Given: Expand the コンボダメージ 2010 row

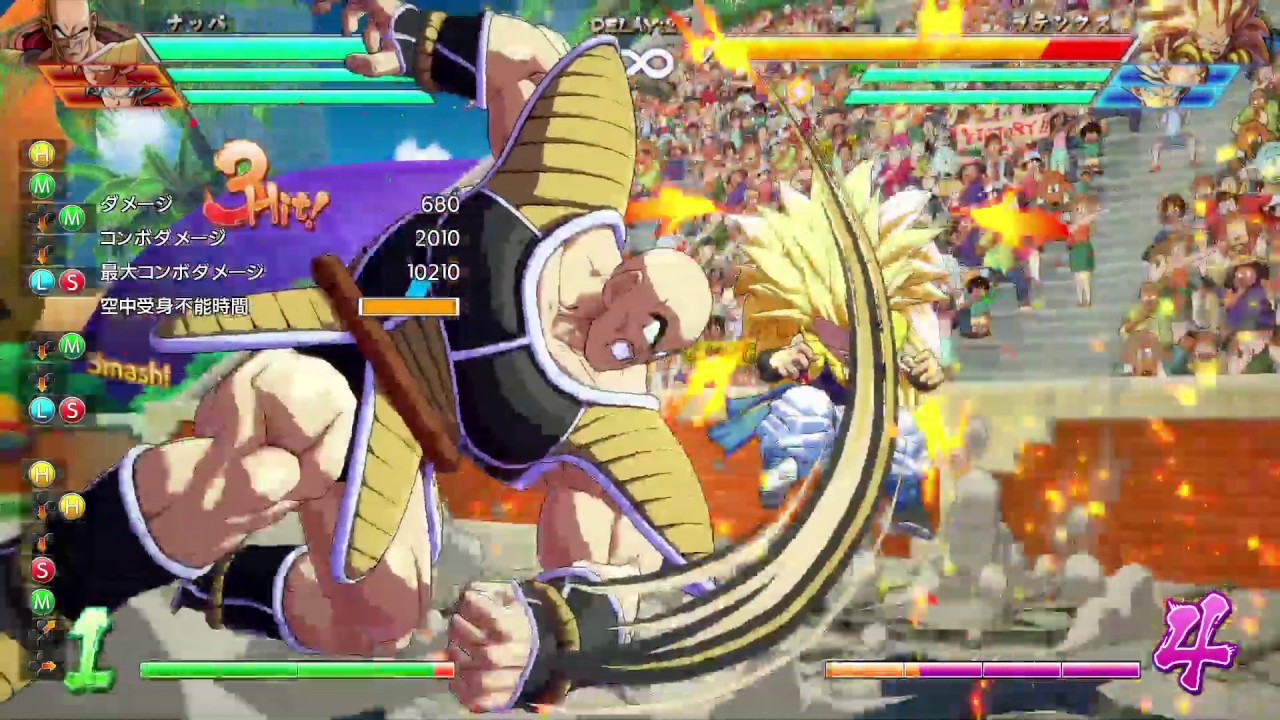Looking at the screenshot, I should click(270, 239).
